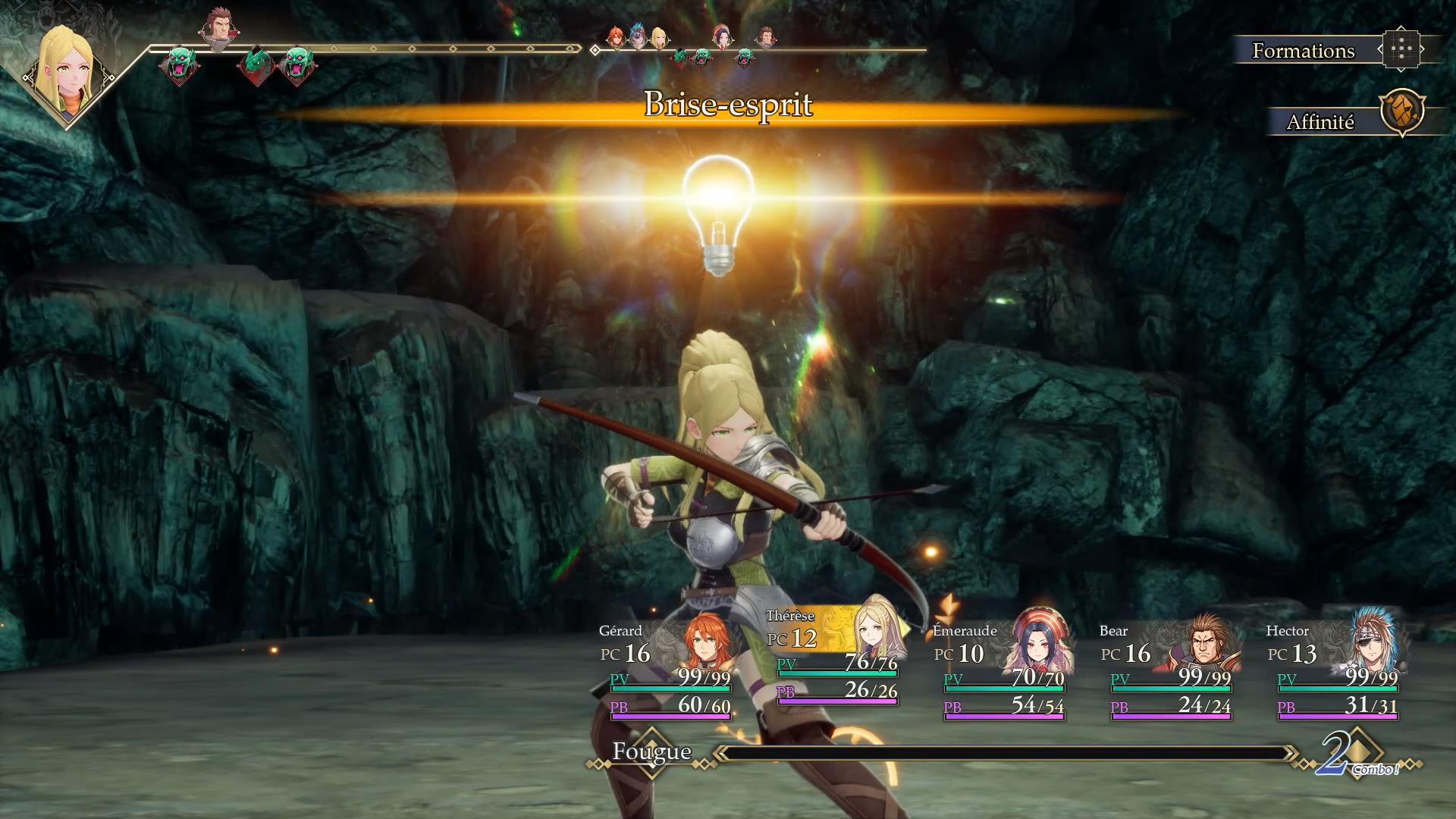Click Bear's portrait on the turn timeline
Image resolution: width=1456 pixels, height=819 pixels.
click(x=218, y=29)
